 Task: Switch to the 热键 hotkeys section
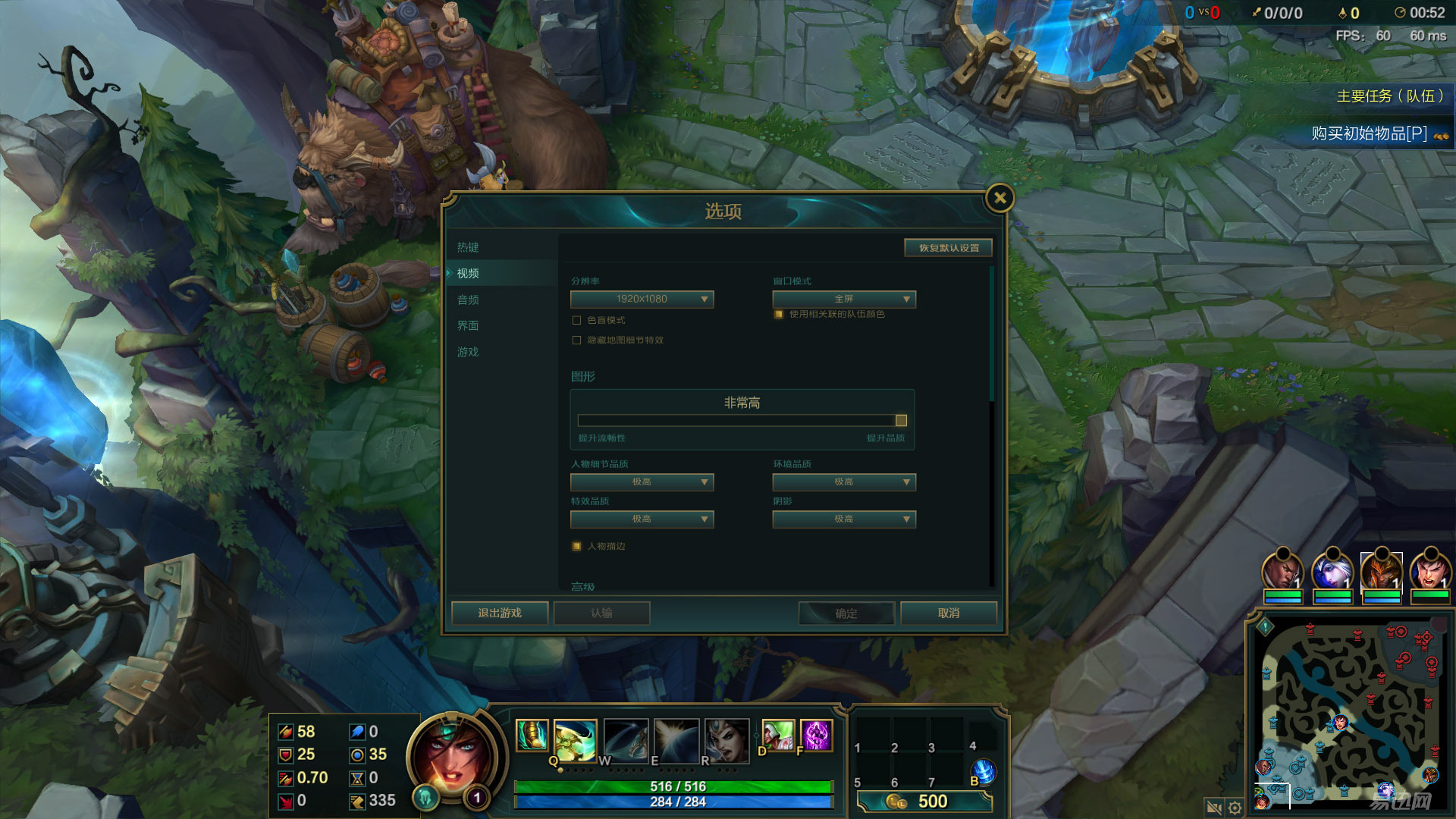pyautogui.click(x=468, y=248)
